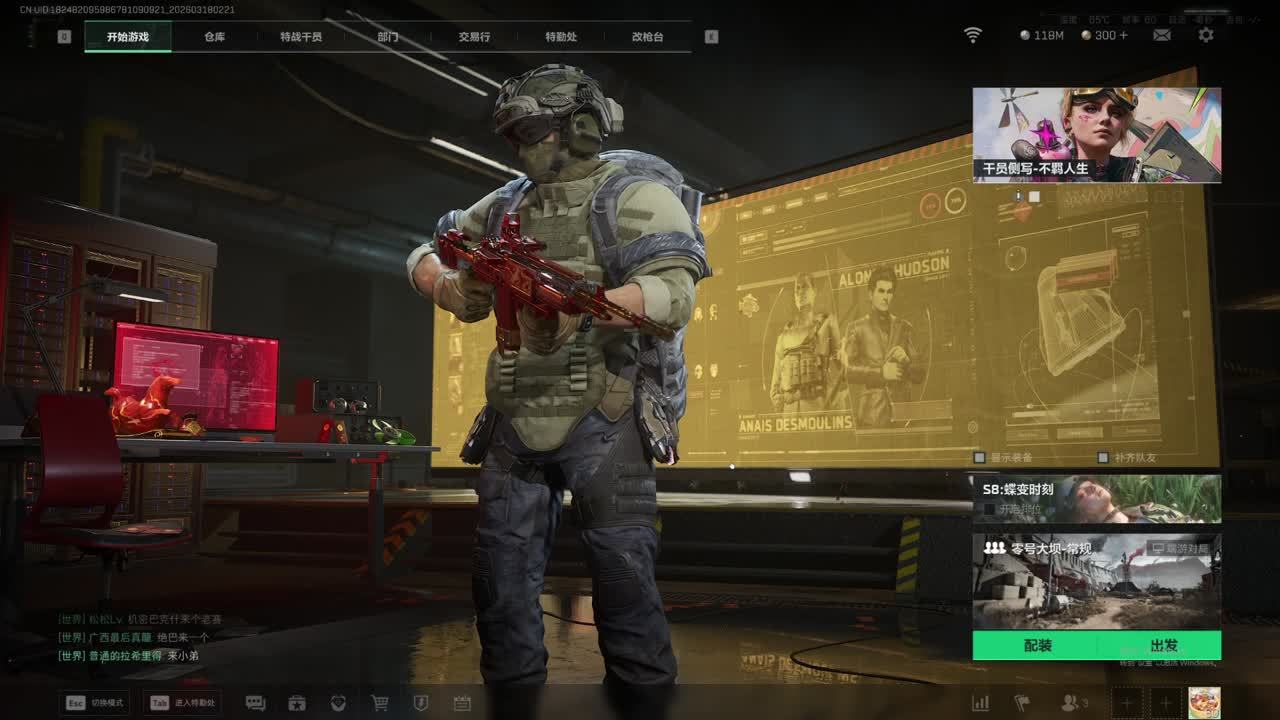
Task: Open the 部门 department tab
Action: 388,37
